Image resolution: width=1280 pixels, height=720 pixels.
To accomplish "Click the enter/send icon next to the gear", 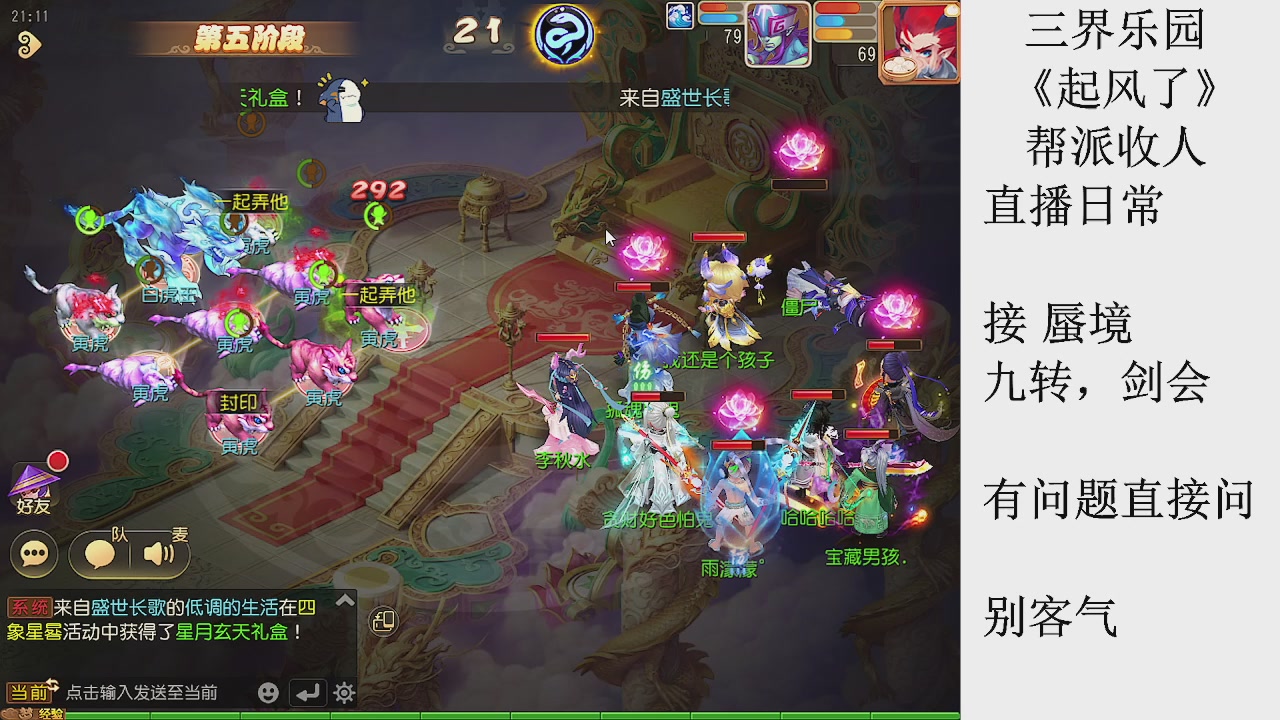I will tap(308, 691).
